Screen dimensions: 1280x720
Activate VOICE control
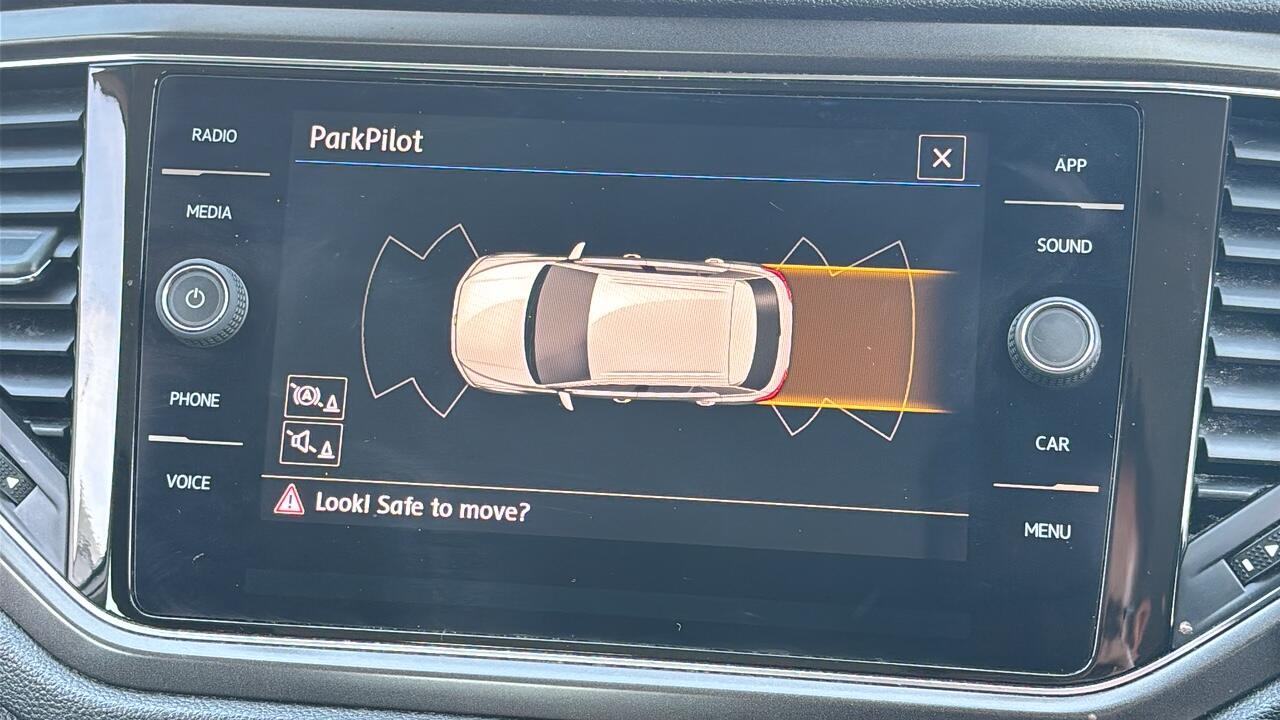point(188,482)
